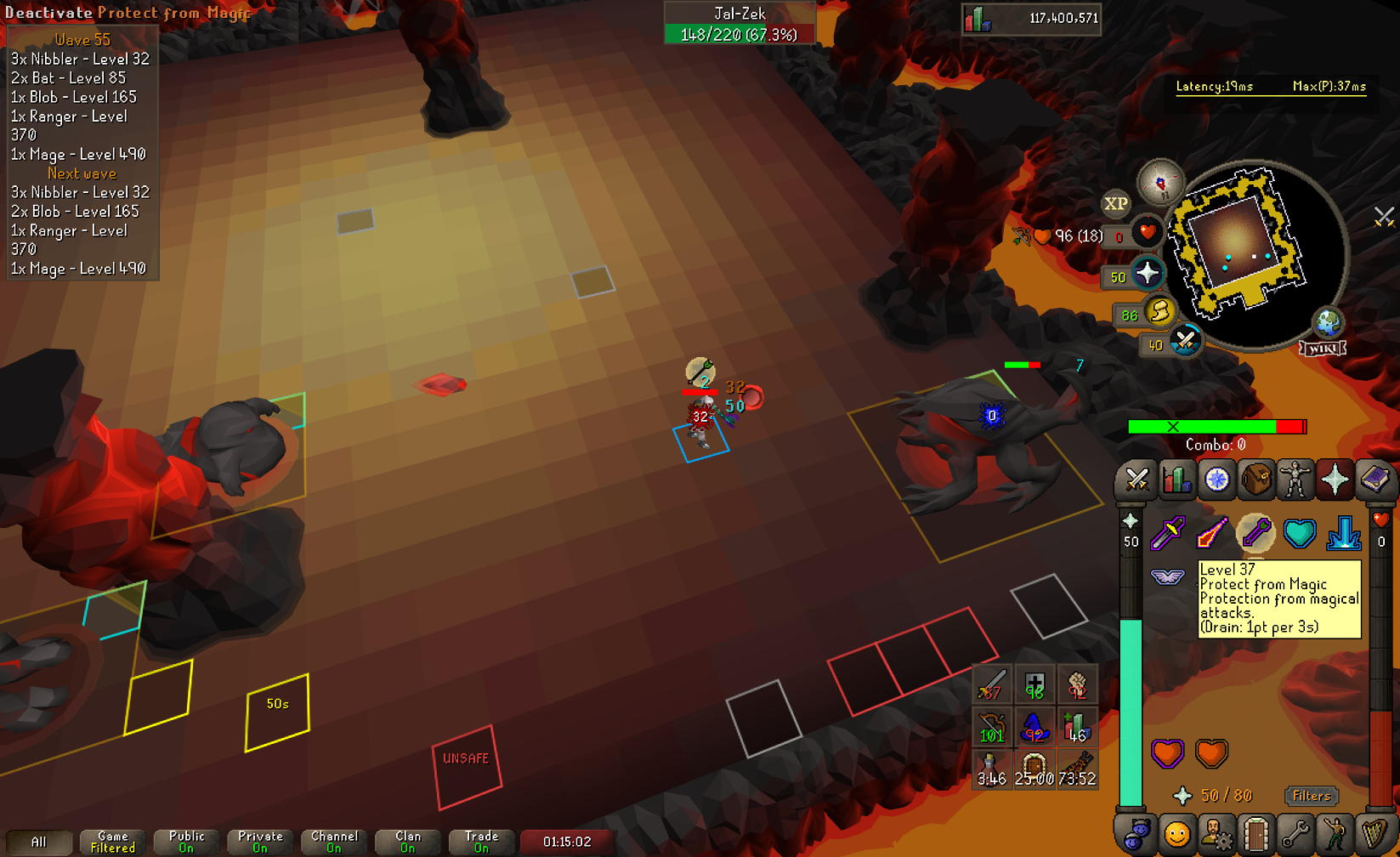Toggle the run energy boot orb
Viewport: 1400px width, 857px height.
click(x=1159, y=313)
